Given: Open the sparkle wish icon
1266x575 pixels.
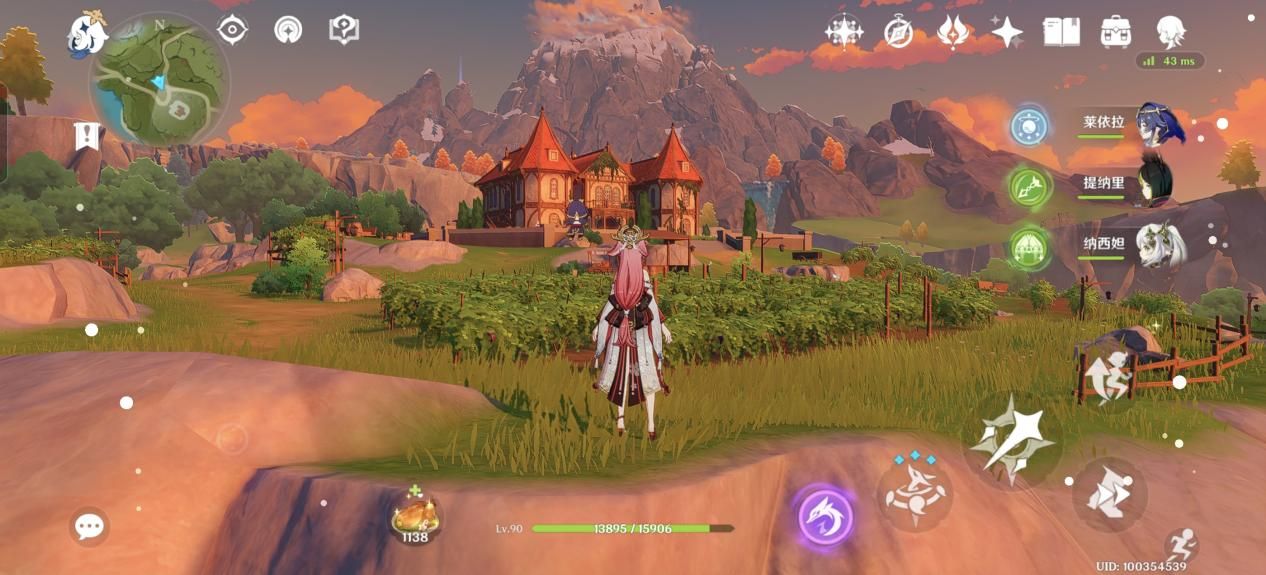Looking at the screenshot, I should pos(1006,32).
